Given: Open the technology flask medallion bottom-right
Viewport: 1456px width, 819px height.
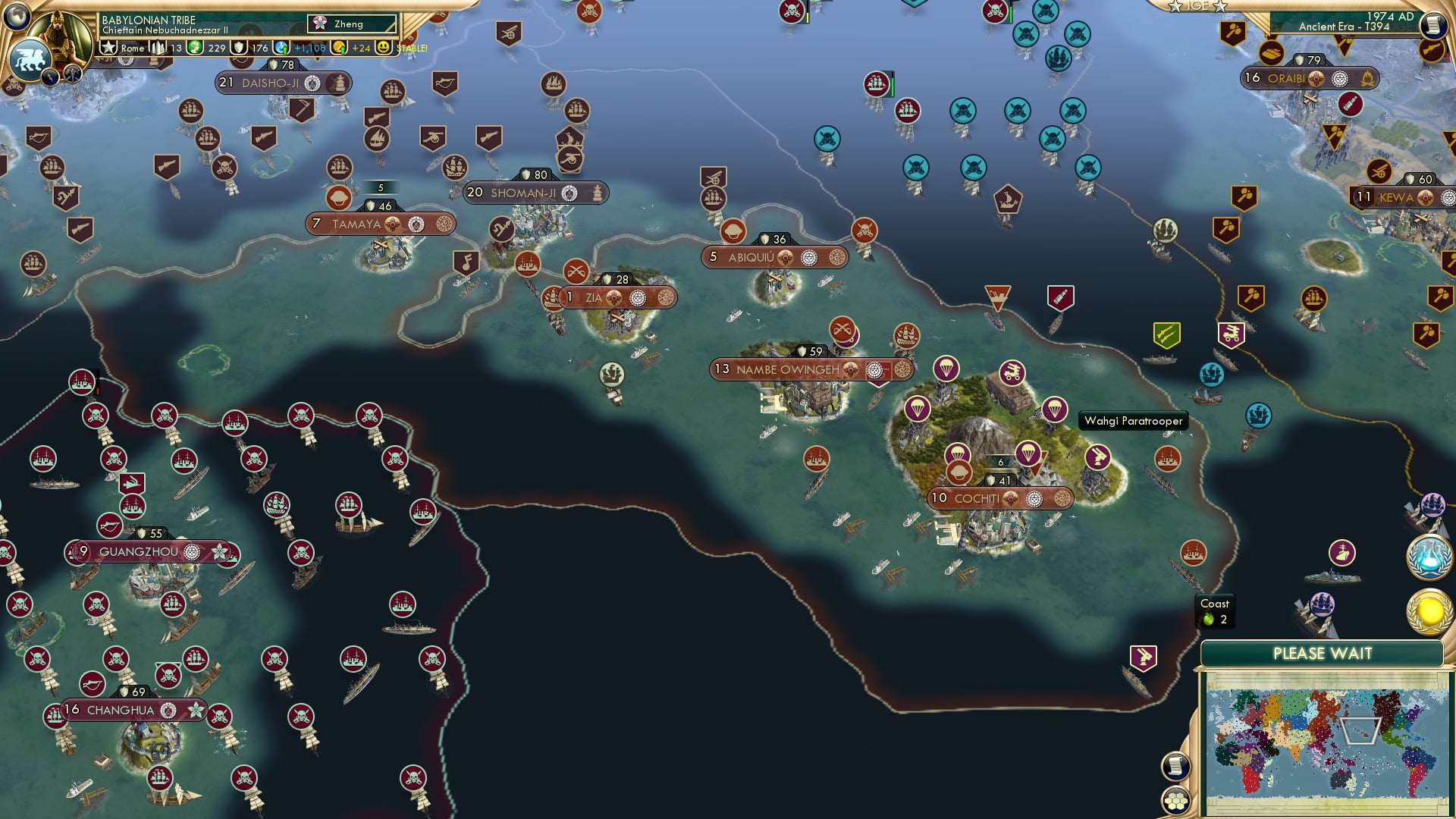Looking at the screenshot, I should (x=1429, y=557).
